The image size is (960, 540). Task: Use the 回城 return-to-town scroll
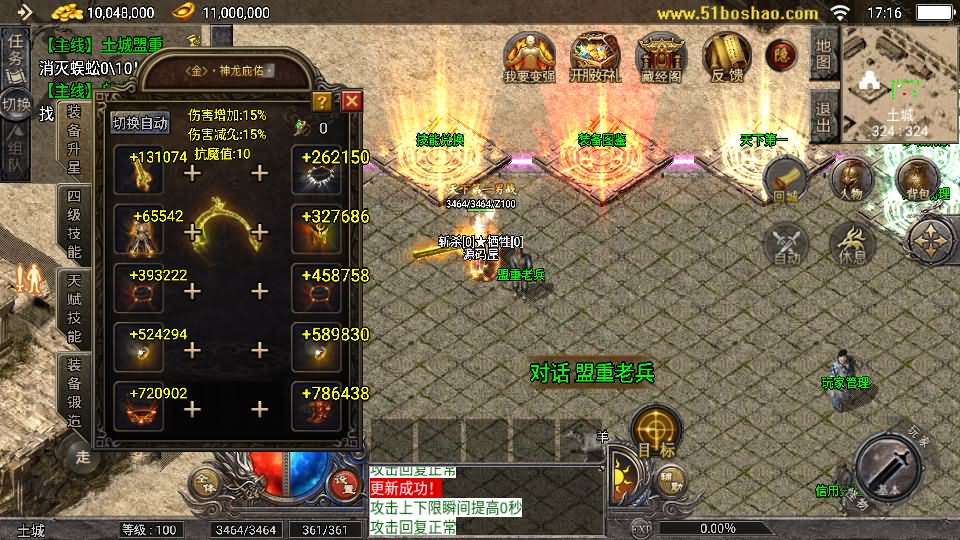tap(786, 181)
